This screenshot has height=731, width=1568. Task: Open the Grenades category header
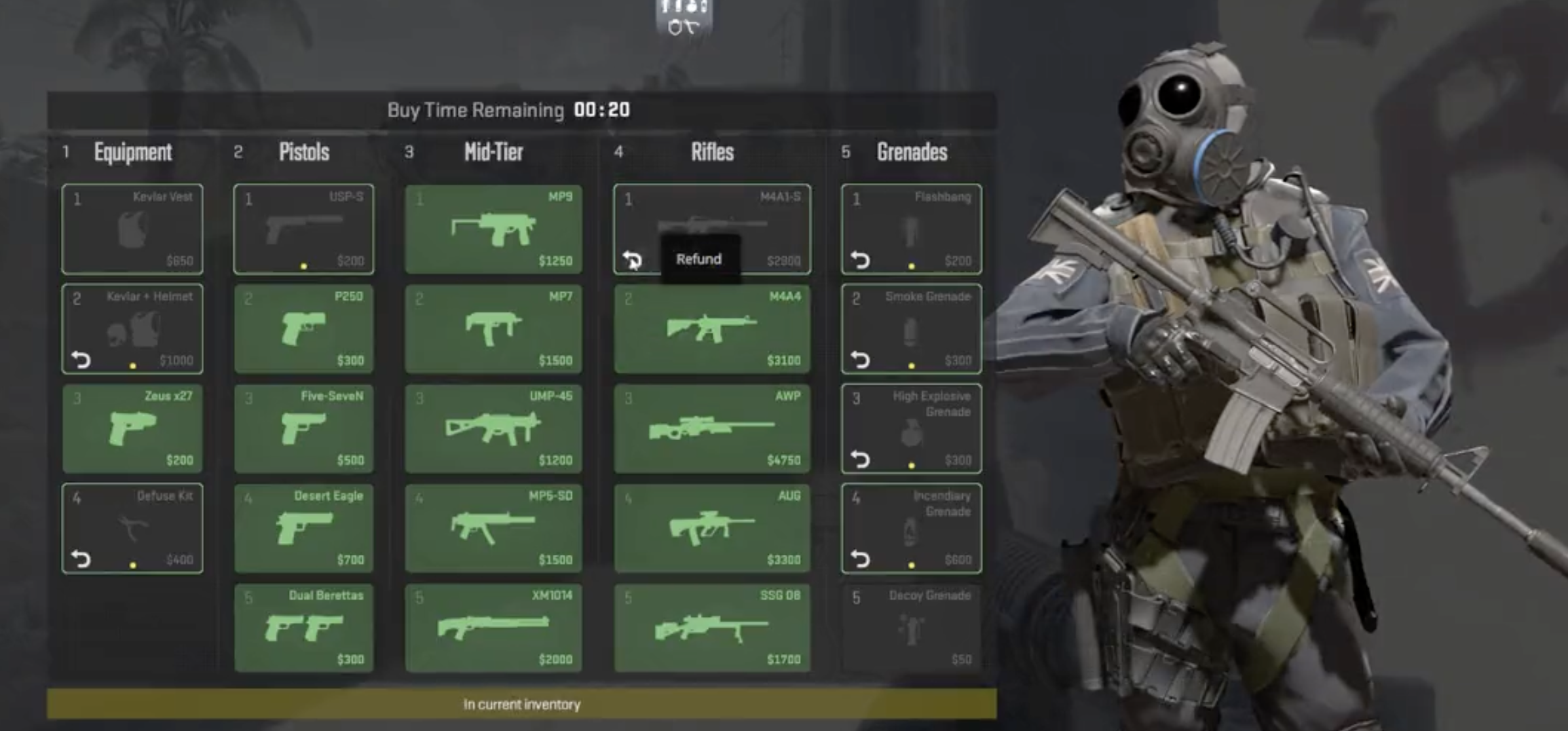click(910, 153)
